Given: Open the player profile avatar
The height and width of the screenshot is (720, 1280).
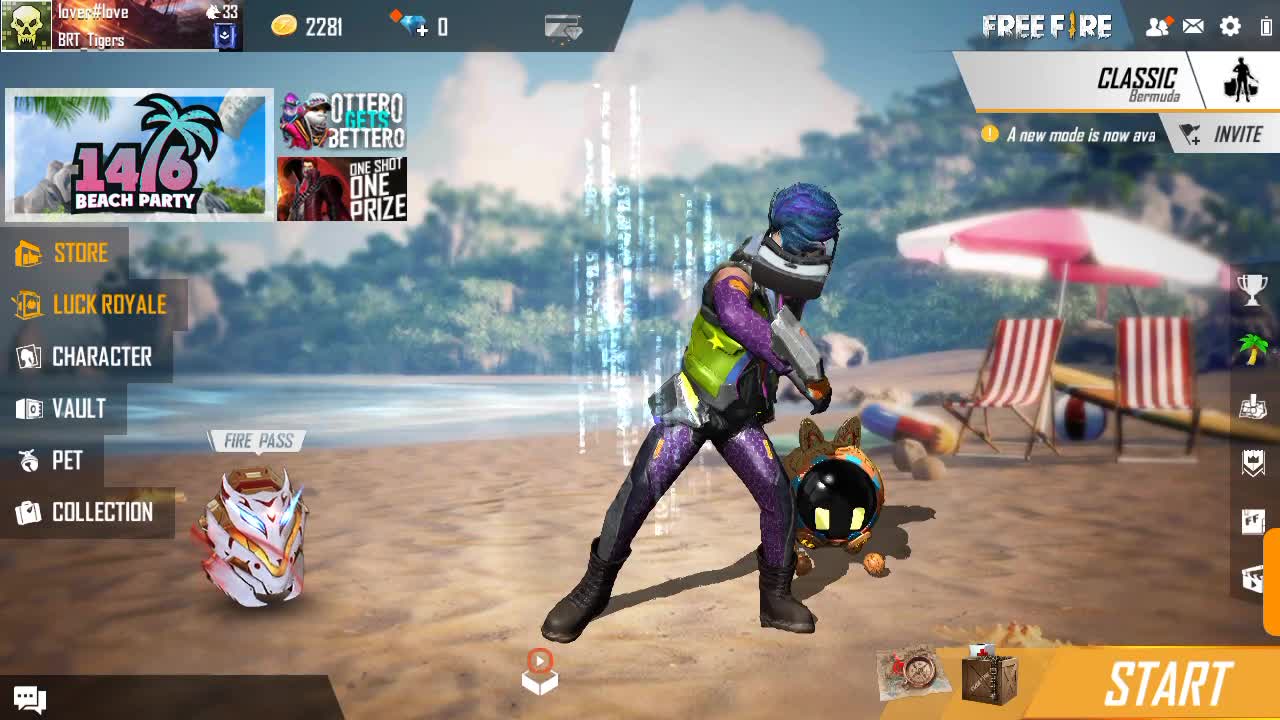Looking at the screenshot, I should pos(26,26).
